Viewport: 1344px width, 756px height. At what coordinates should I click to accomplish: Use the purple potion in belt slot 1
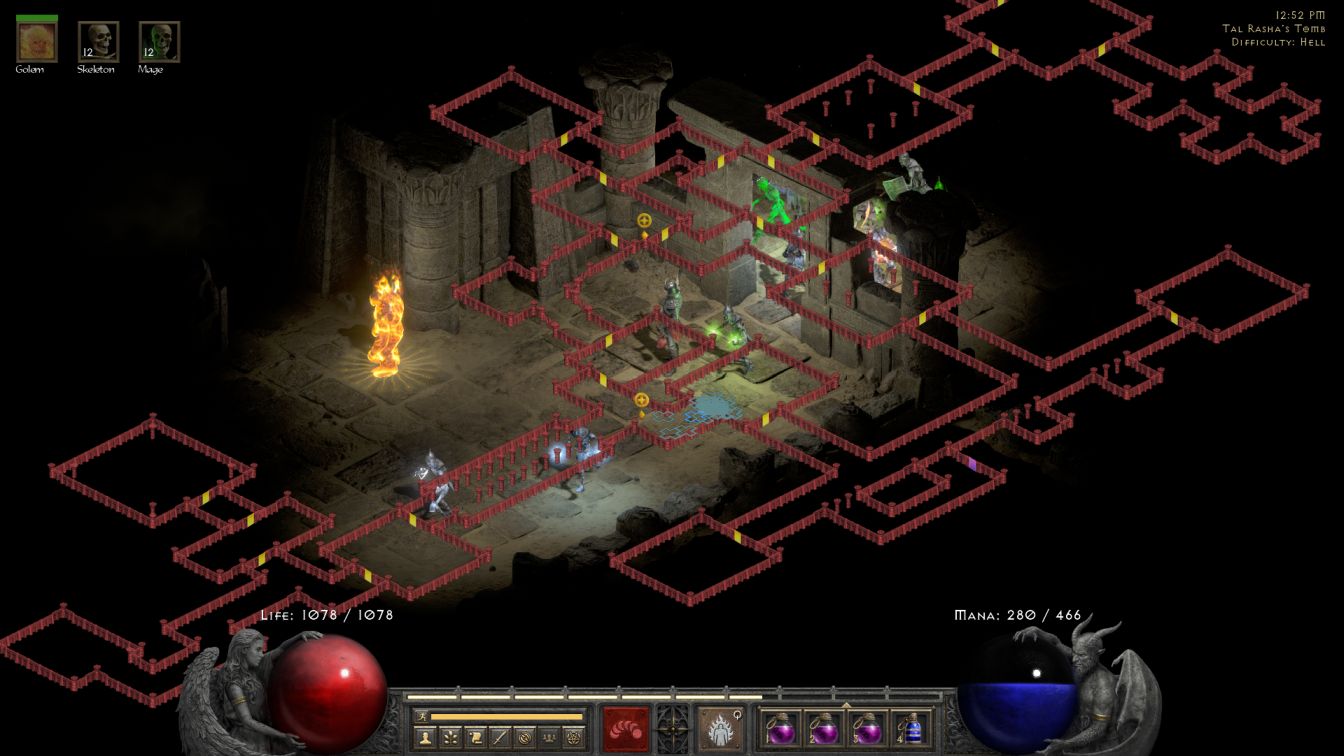pos(781,729)
